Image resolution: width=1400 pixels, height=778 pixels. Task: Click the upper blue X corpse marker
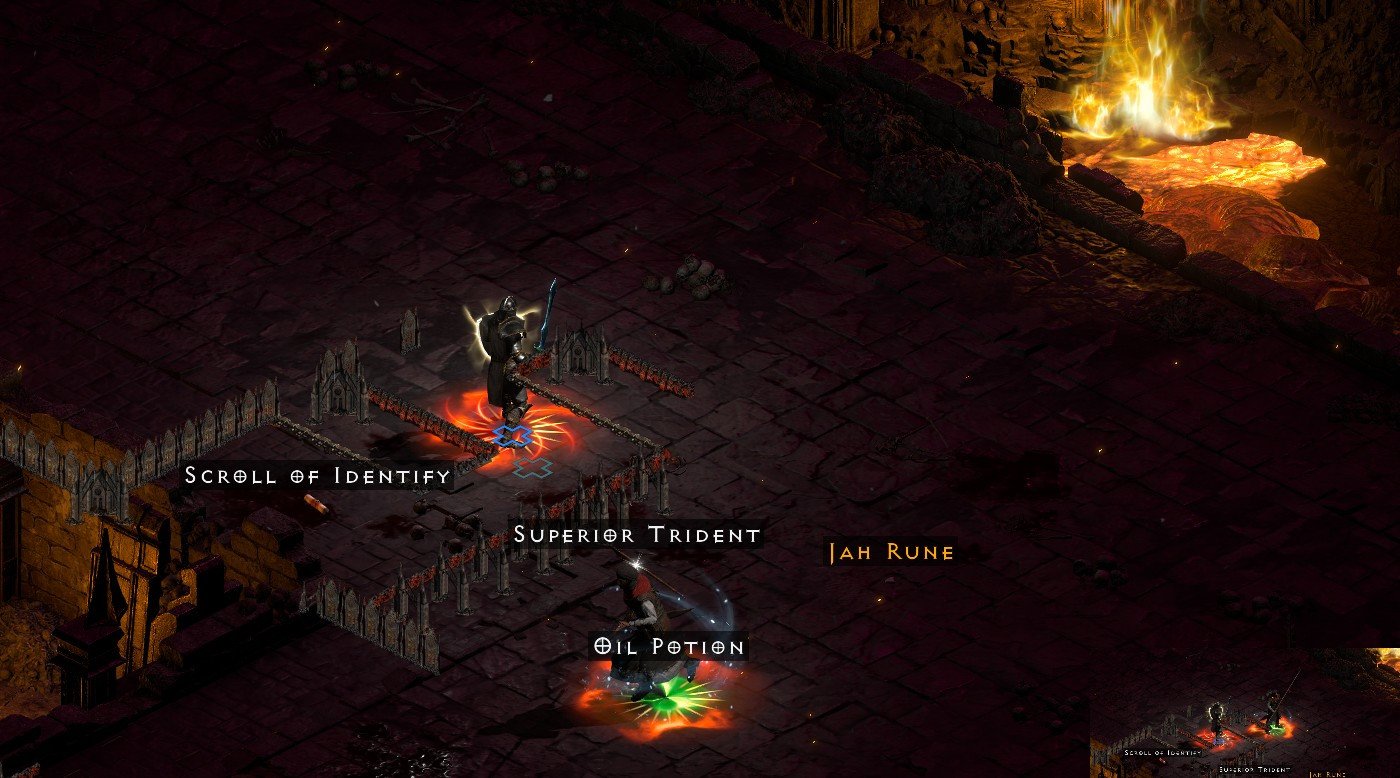511,434
